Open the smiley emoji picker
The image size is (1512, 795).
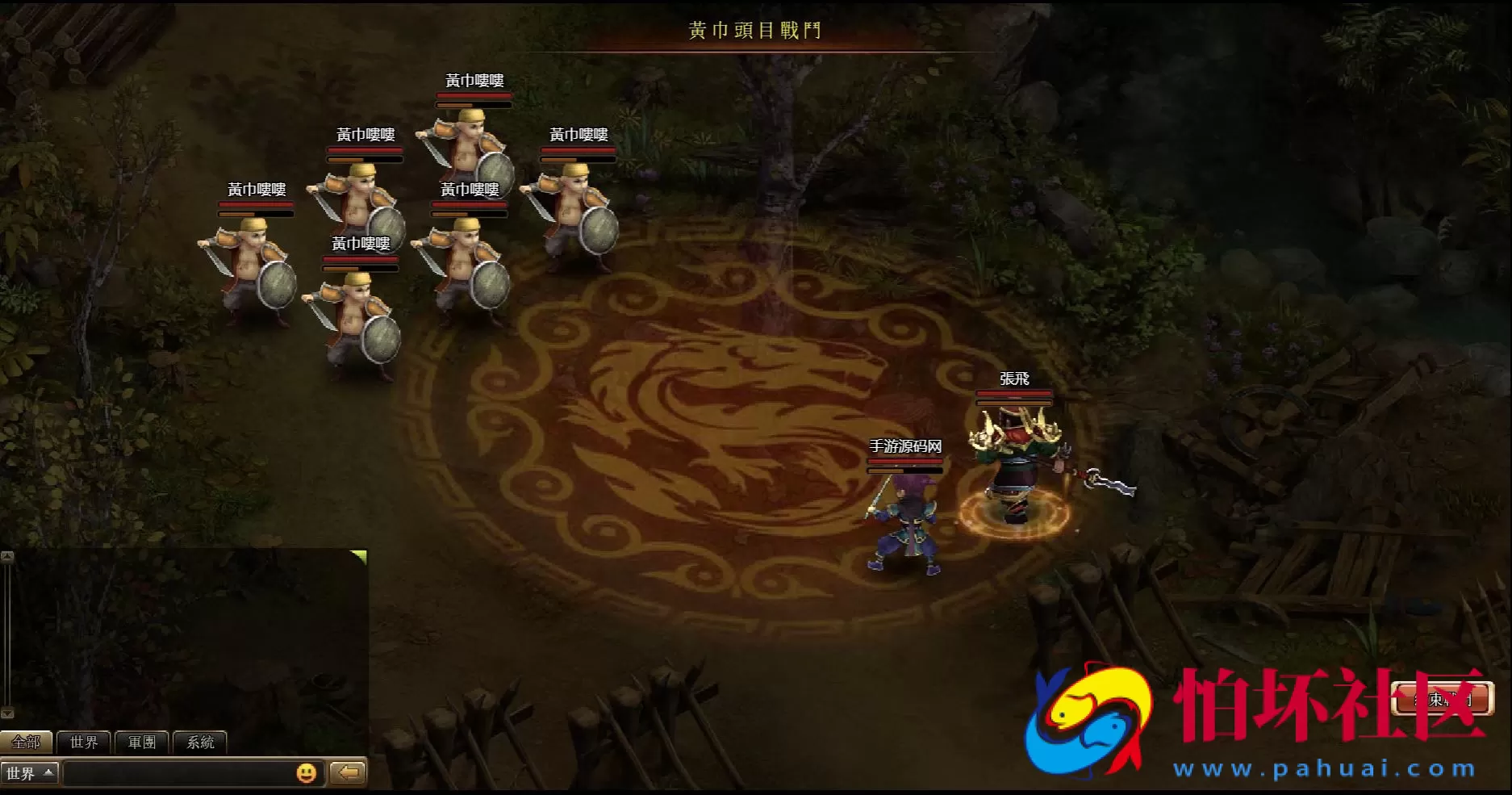[307, 773]
